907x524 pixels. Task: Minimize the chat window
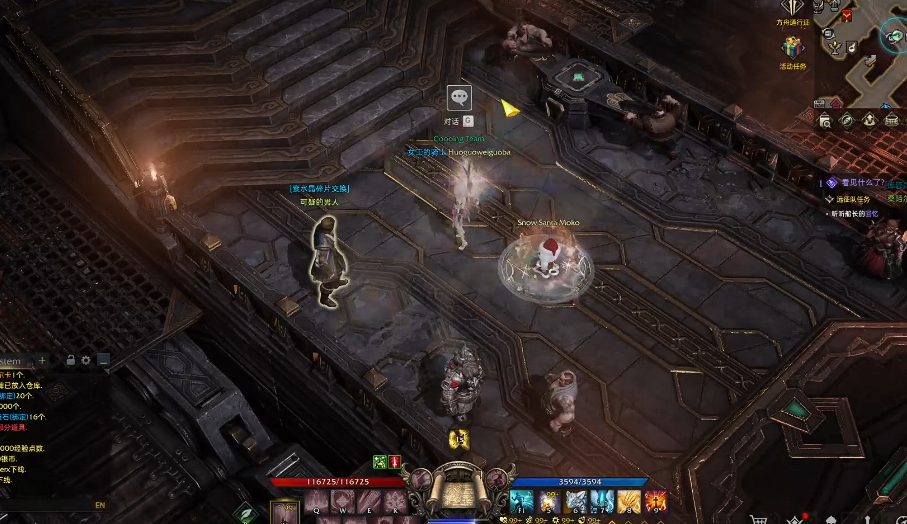tap(103, 360)
